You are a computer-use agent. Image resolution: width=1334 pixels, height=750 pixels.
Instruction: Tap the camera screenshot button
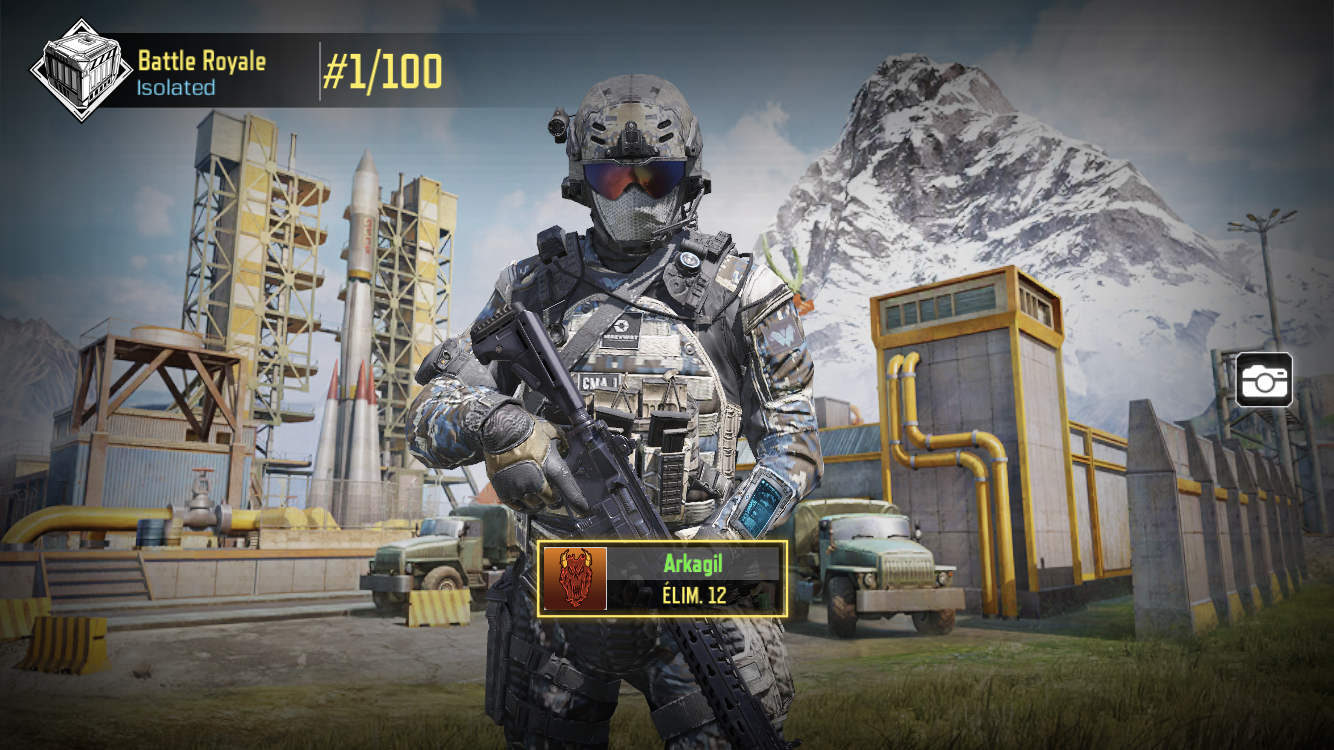(x=1264, y=380)
